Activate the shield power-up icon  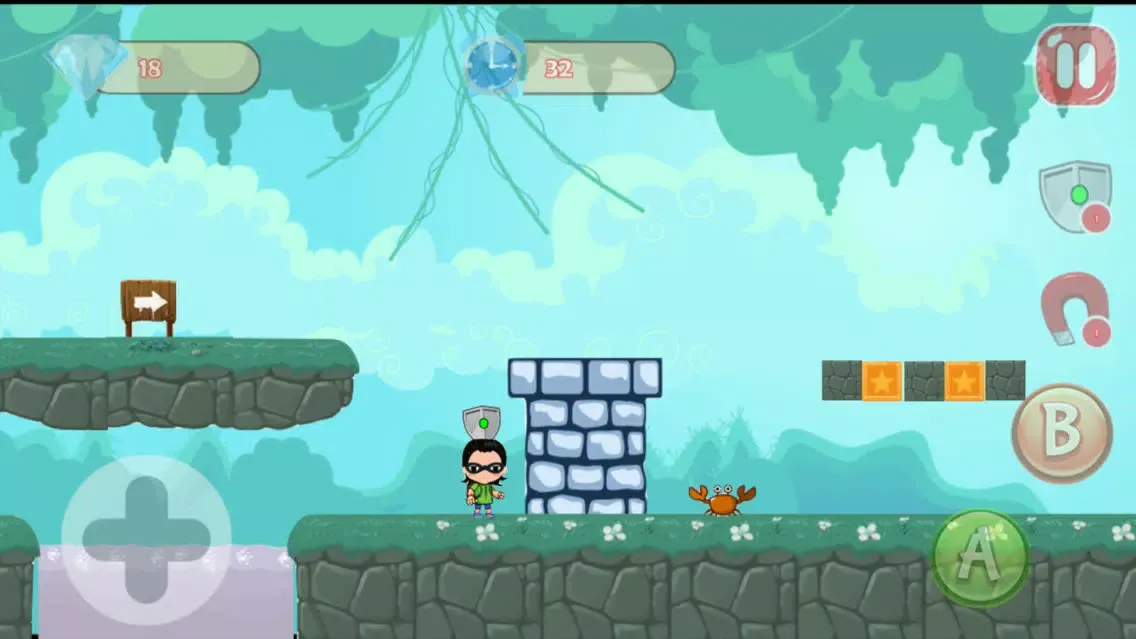[1072, 195]
